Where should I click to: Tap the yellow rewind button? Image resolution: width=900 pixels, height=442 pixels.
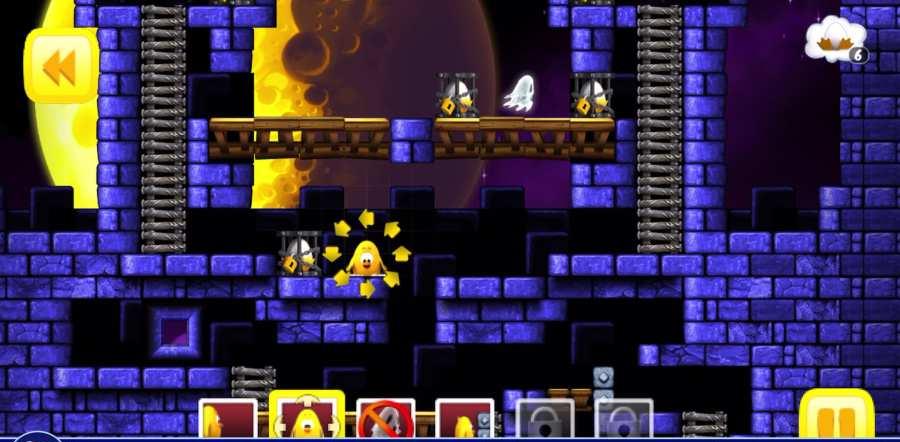(61, 67)
